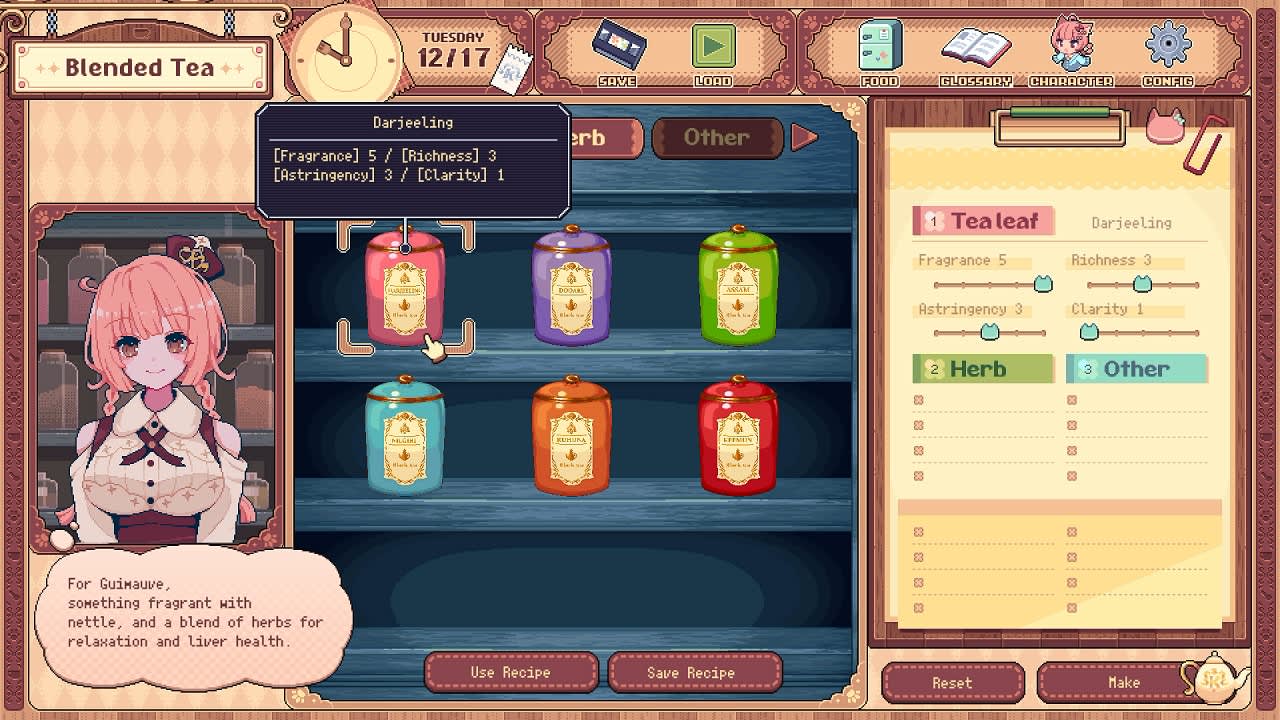Select the green Assam tea jar
This screenshot has height=720, width=1280.
[738, 285]
